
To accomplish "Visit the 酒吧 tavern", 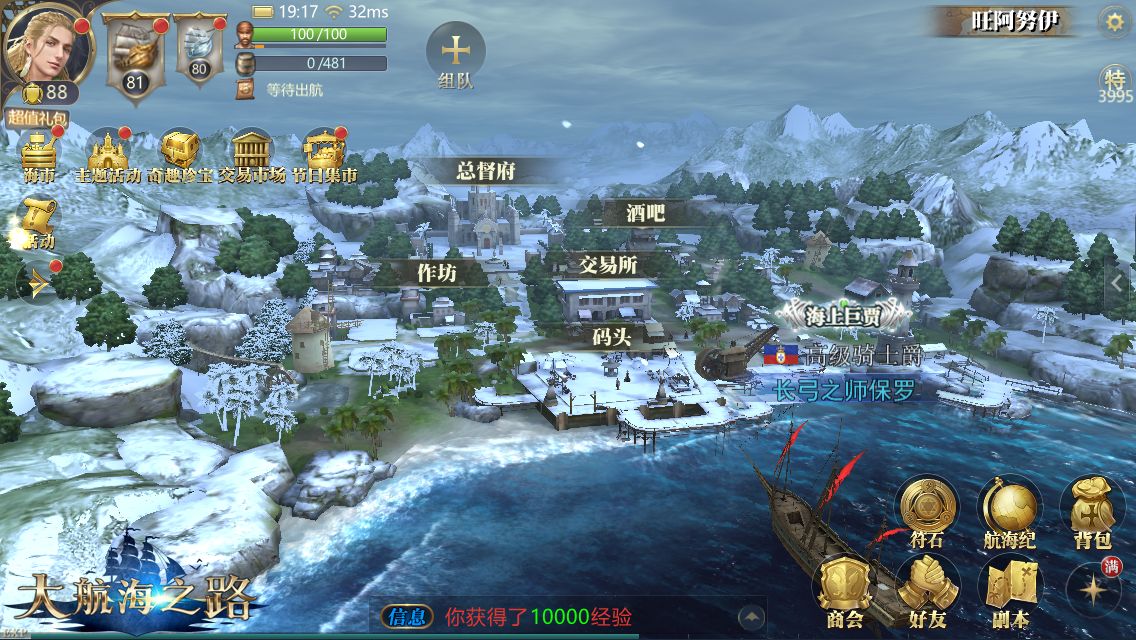I will click(645, 212).
